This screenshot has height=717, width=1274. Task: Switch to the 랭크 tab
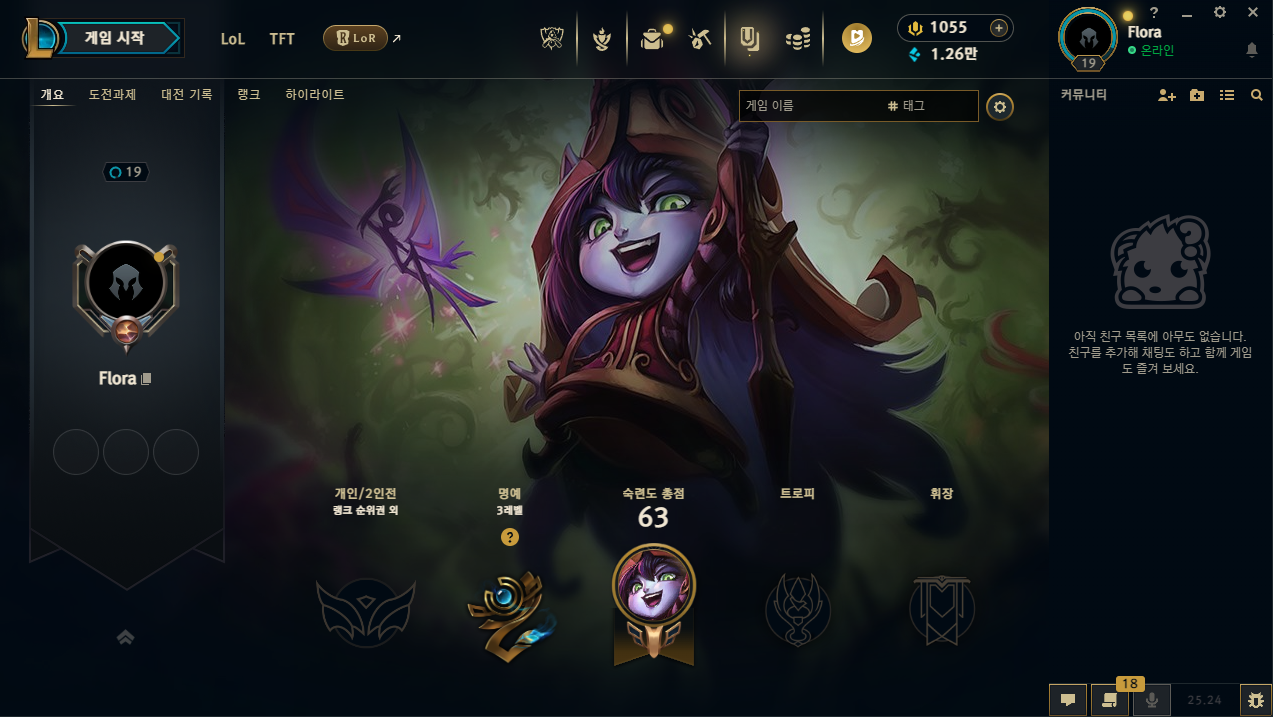(x=249, y=95)
